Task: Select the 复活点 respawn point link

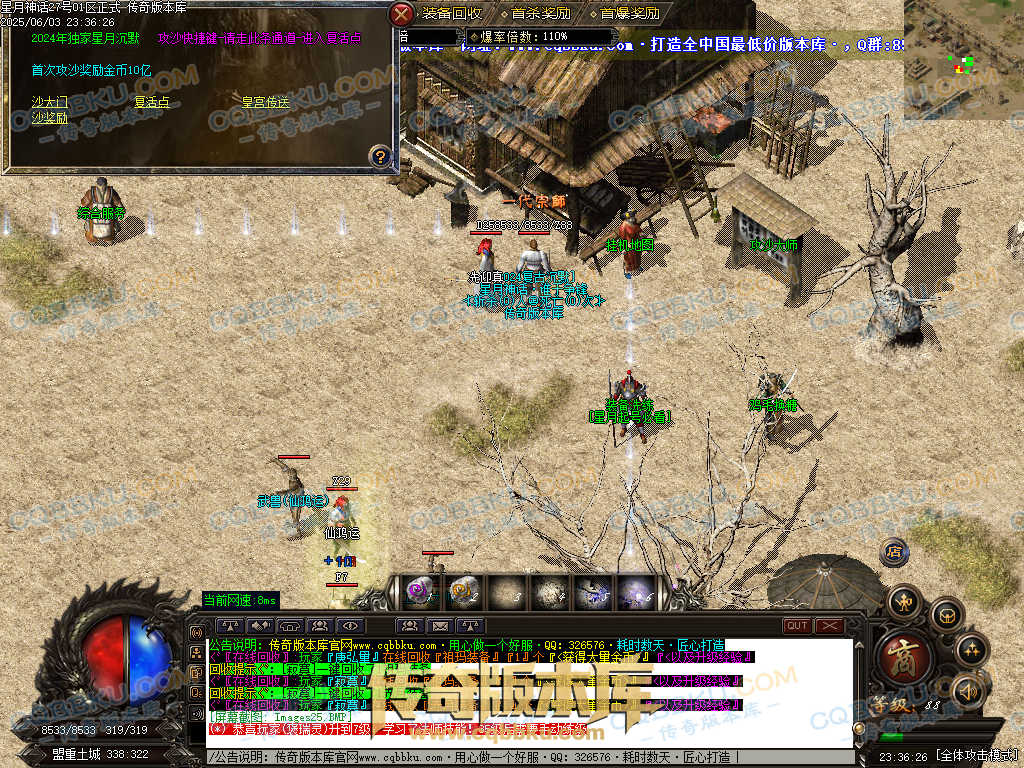Action: point(151,102)
